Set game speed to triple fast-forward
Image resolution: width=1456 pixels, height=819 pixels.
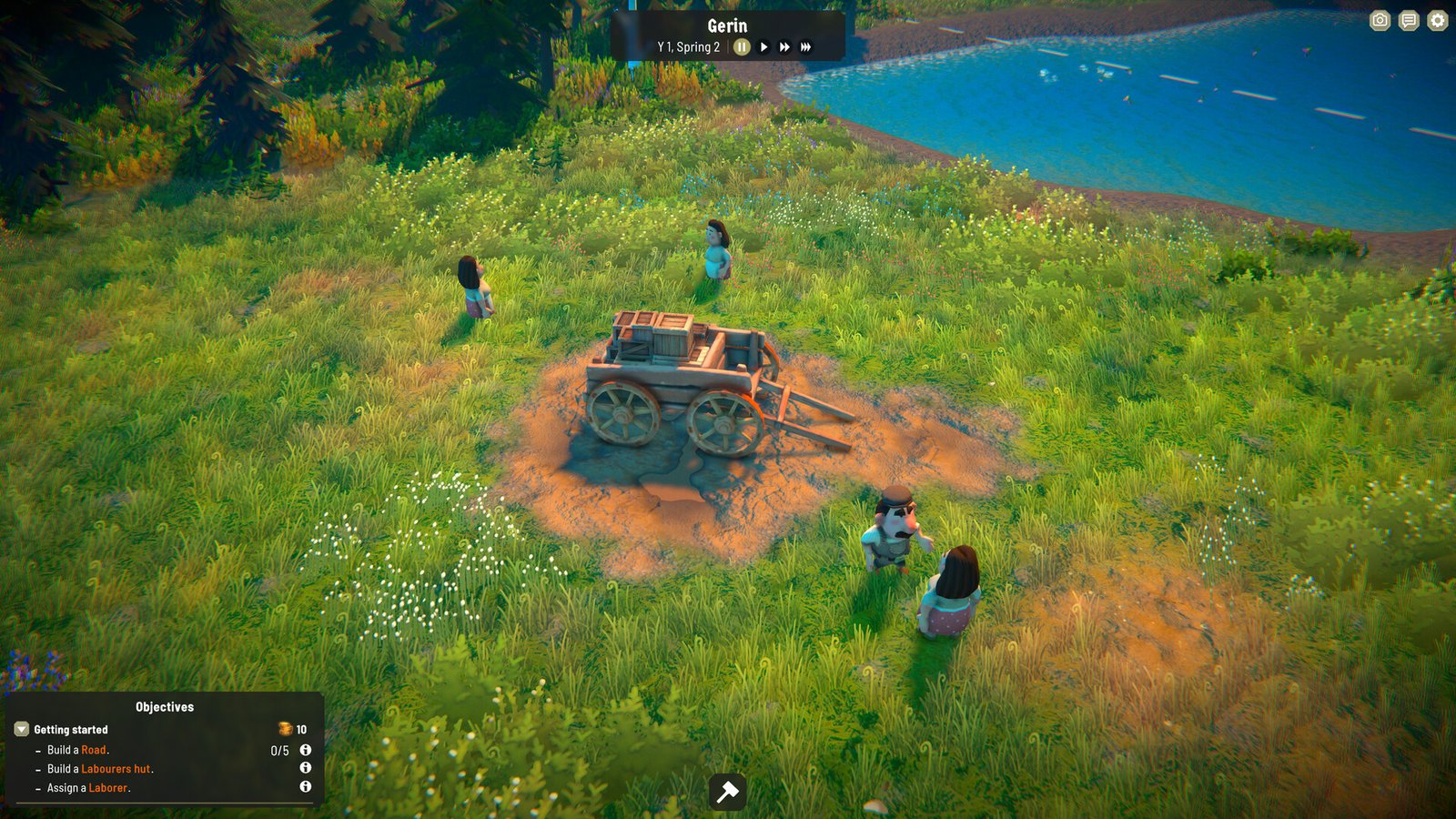click(x=805, y=47)
